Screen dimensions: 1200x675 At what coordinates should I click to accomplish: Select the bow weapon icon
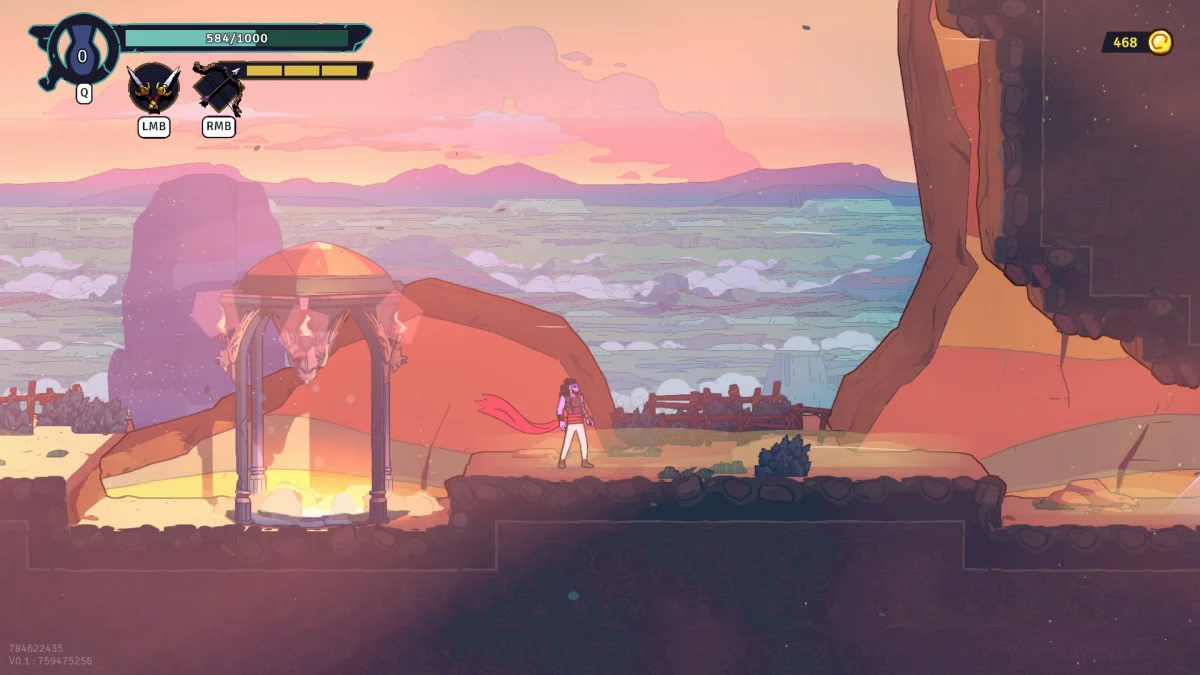coord(218,88)
